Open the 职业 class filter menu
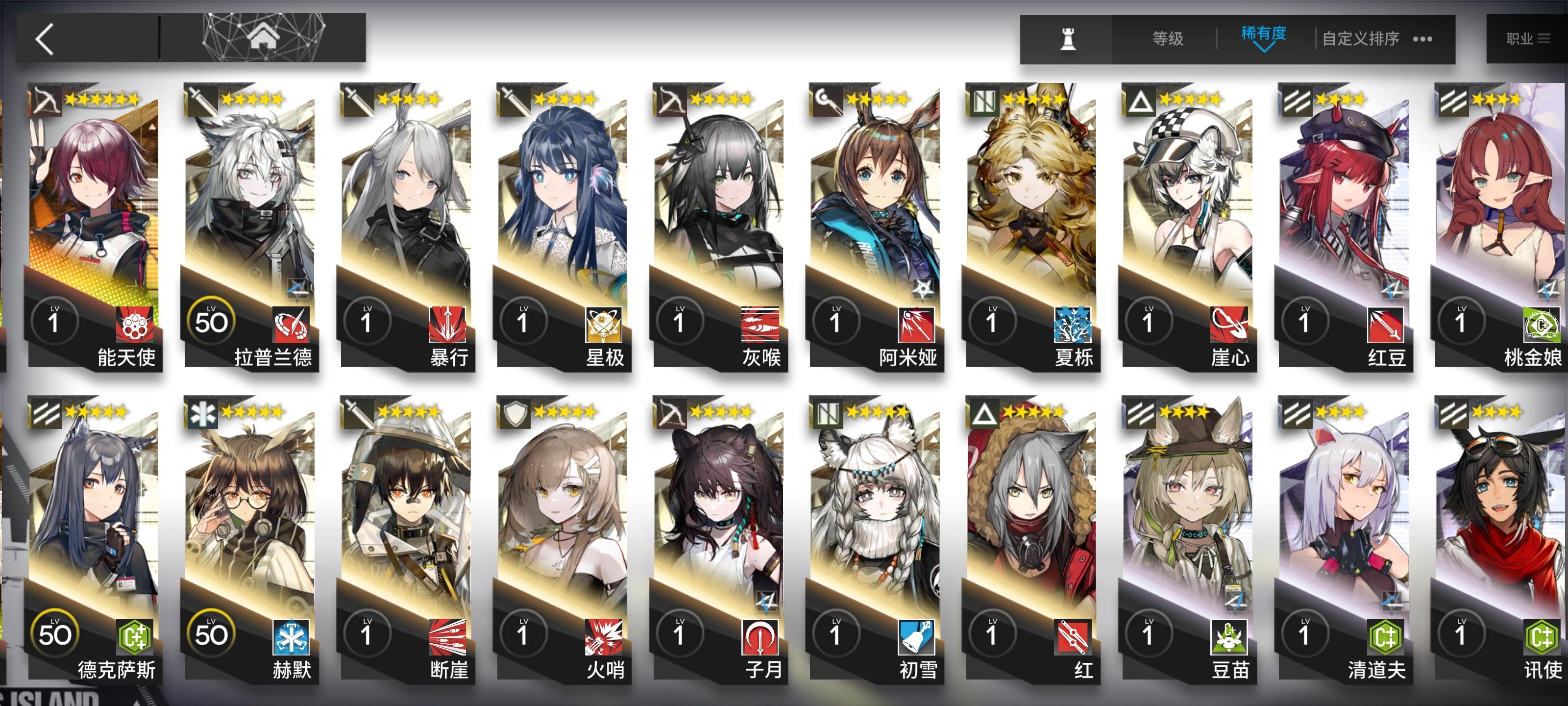Image resolution: width=1568 pixels, height=706 pixels. (1529, 38)
